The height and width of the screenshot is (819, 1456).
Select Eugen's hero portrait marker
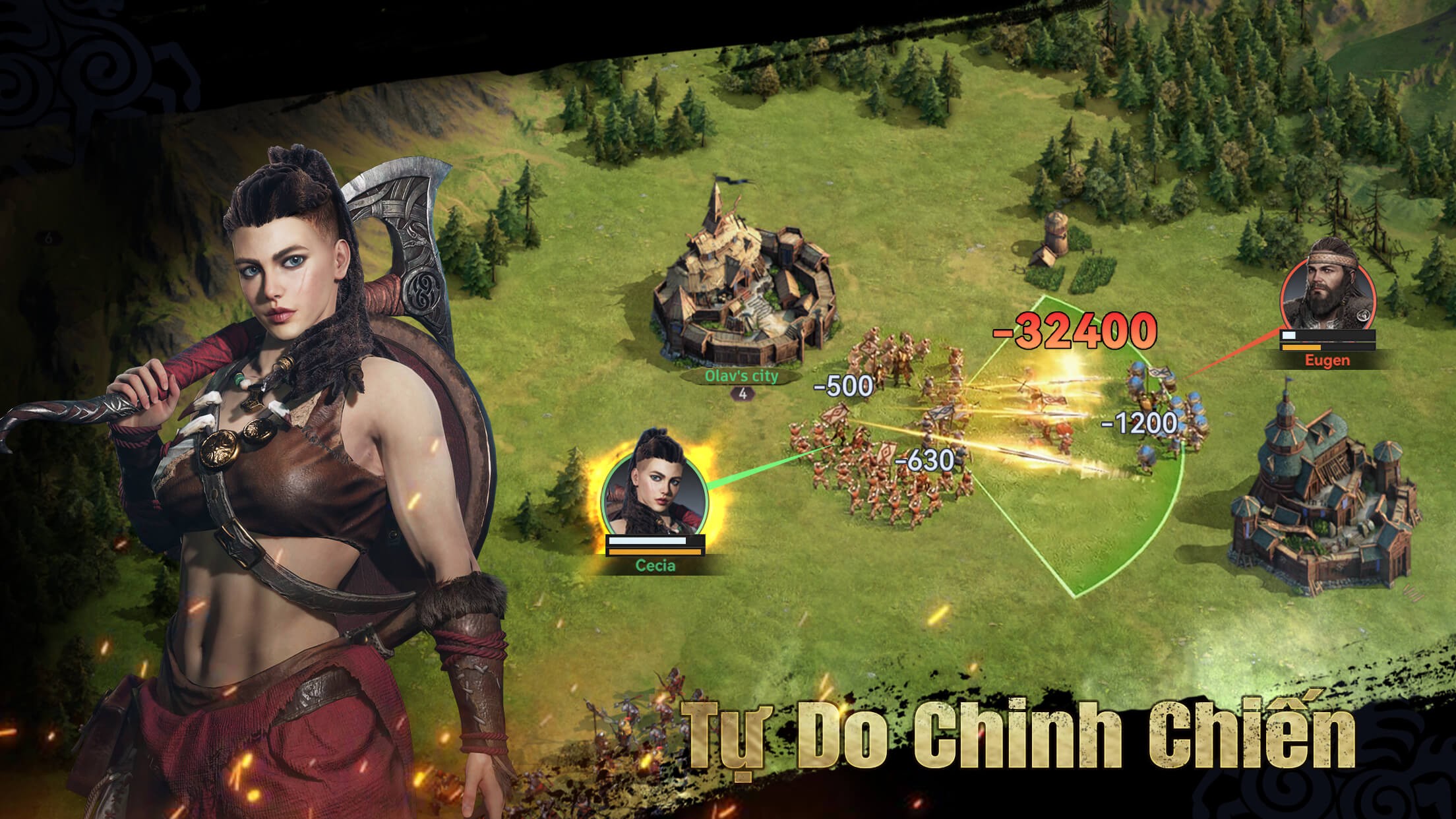1327,292
